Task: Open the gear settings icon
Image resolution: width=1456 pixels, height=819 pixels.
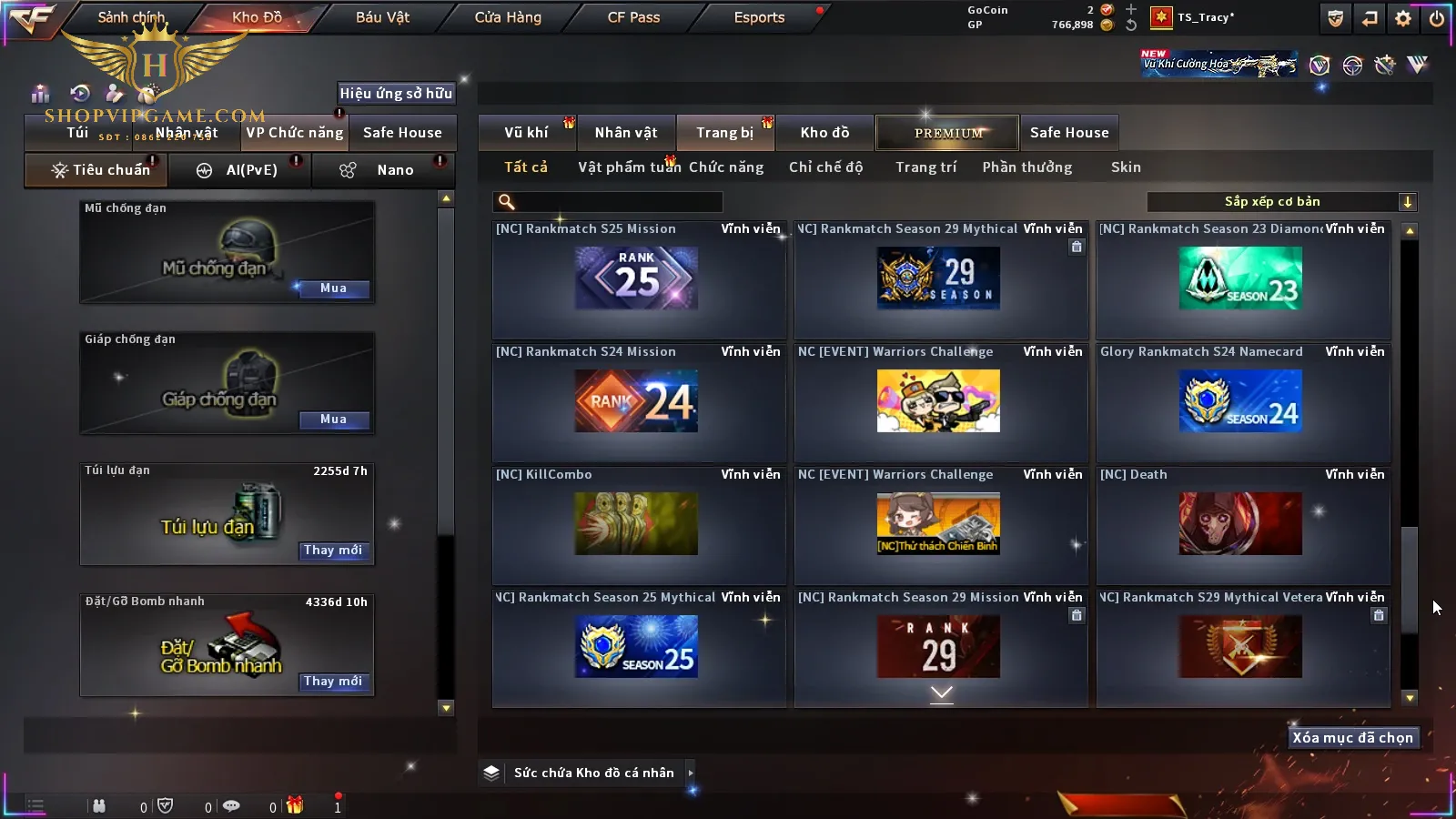Action: click(1403, 18)
